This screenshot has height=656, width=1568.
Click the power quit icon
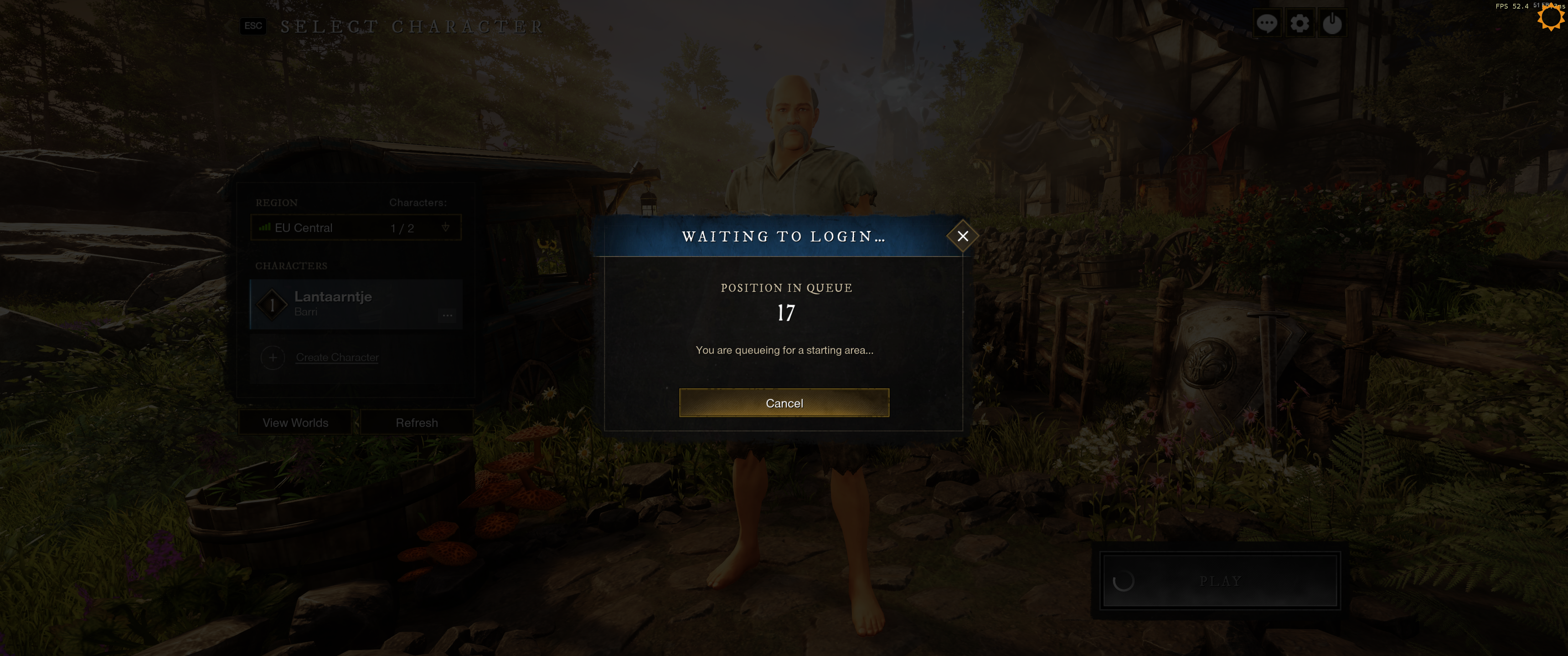1332,24
